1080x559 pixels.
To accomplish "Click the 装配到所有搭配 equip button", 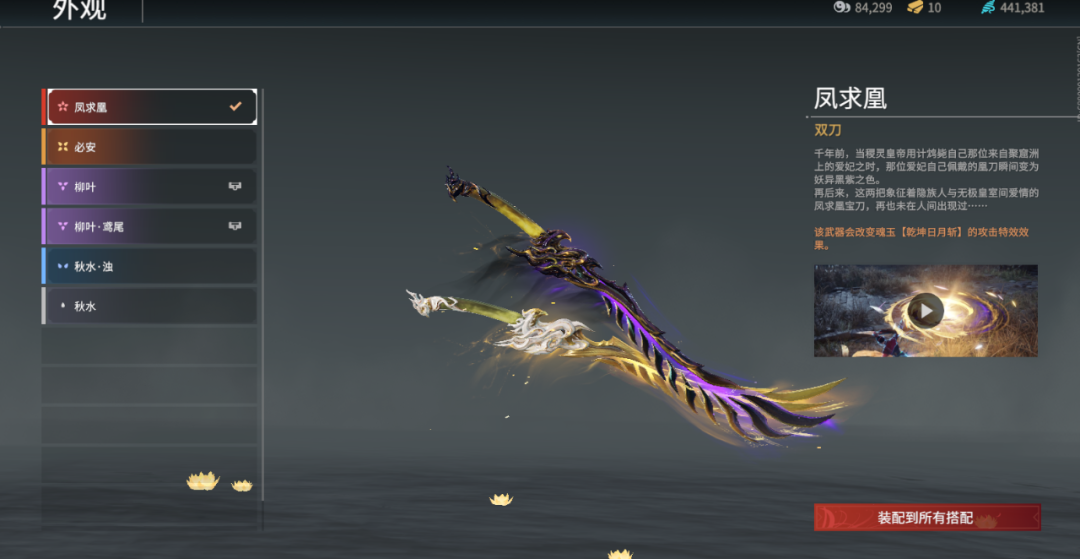I will (x=926, y=518).
